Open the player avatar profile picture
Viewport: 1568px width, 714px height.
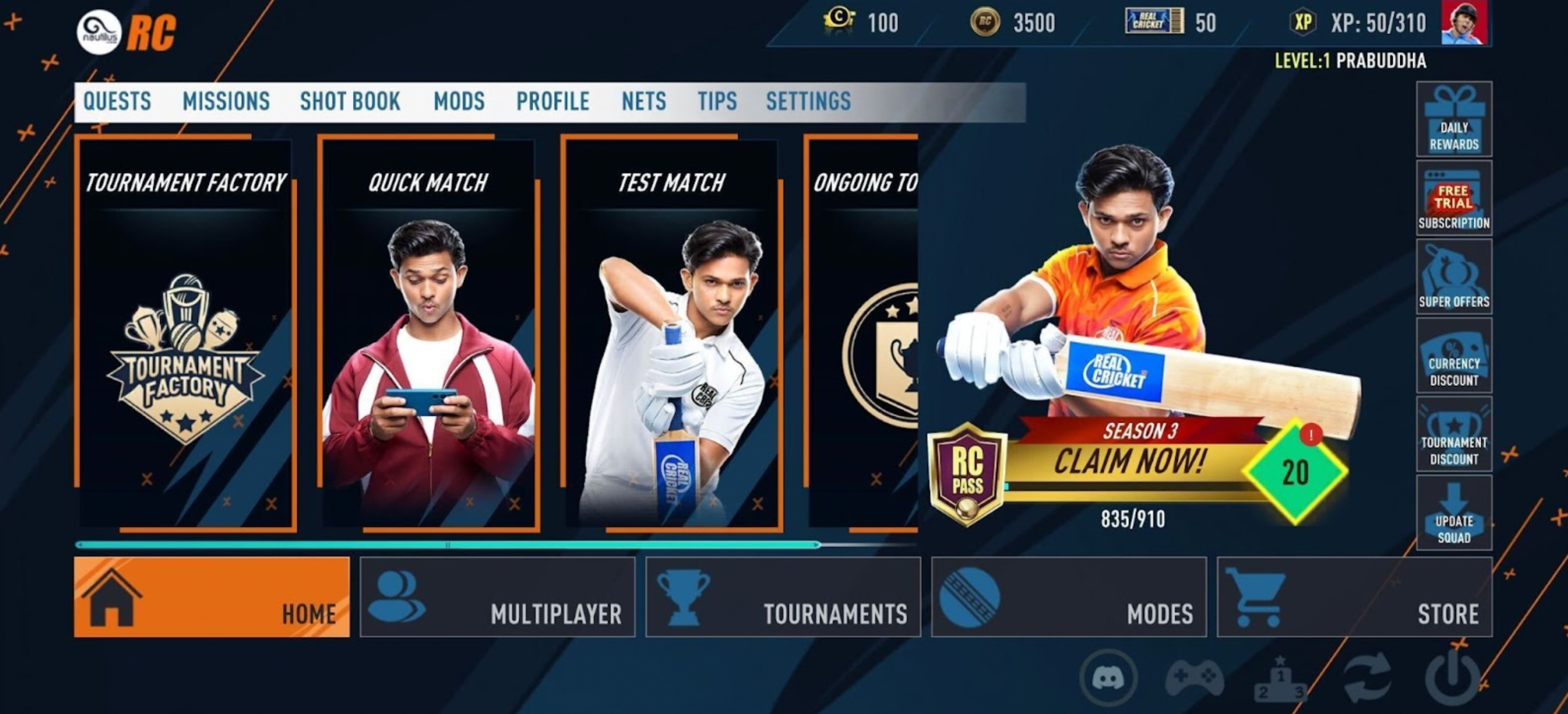[1464, 24]
